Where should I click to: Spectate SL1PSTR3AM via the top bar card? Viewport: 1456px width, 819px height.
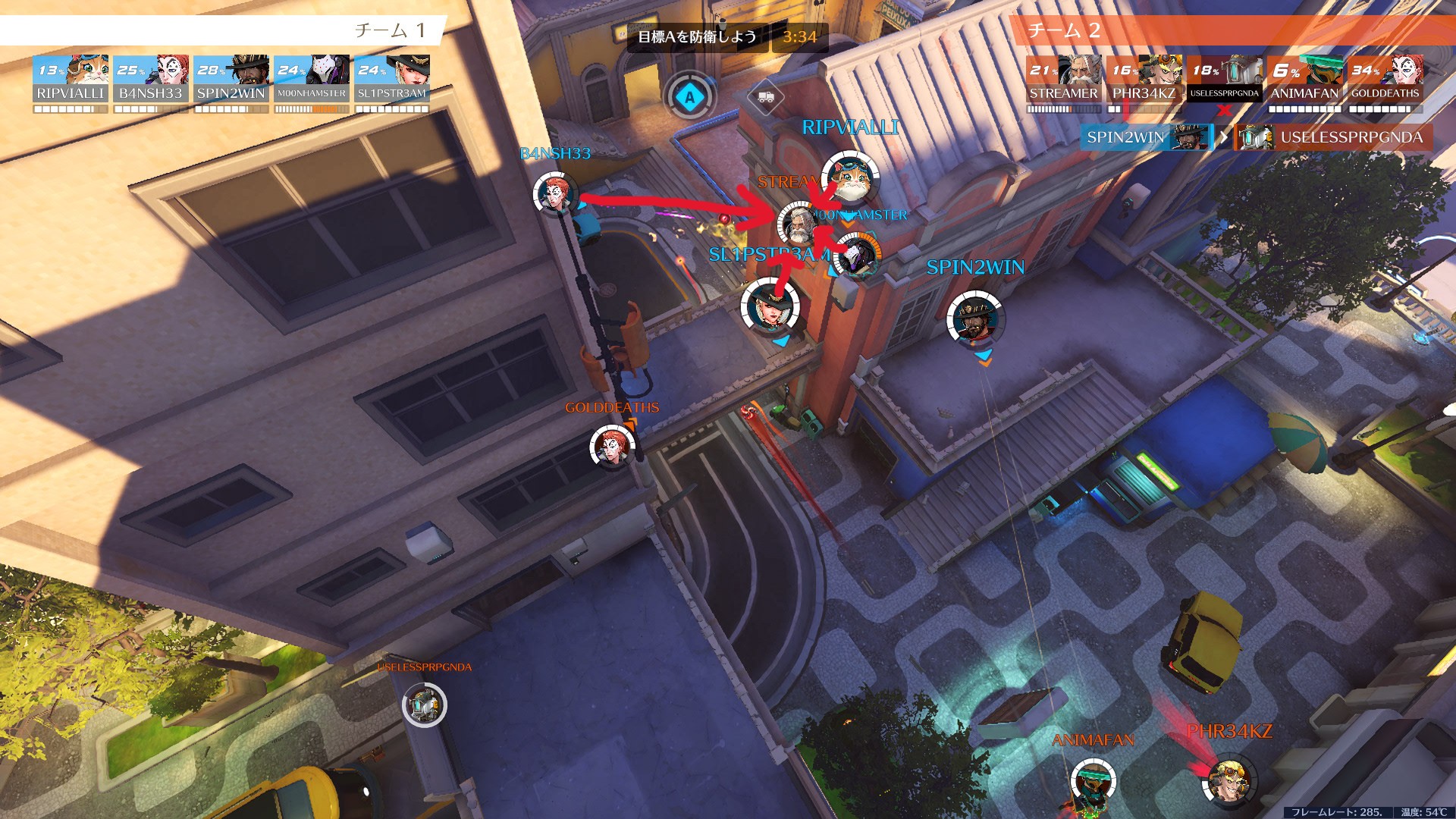[x=392, y=79]
